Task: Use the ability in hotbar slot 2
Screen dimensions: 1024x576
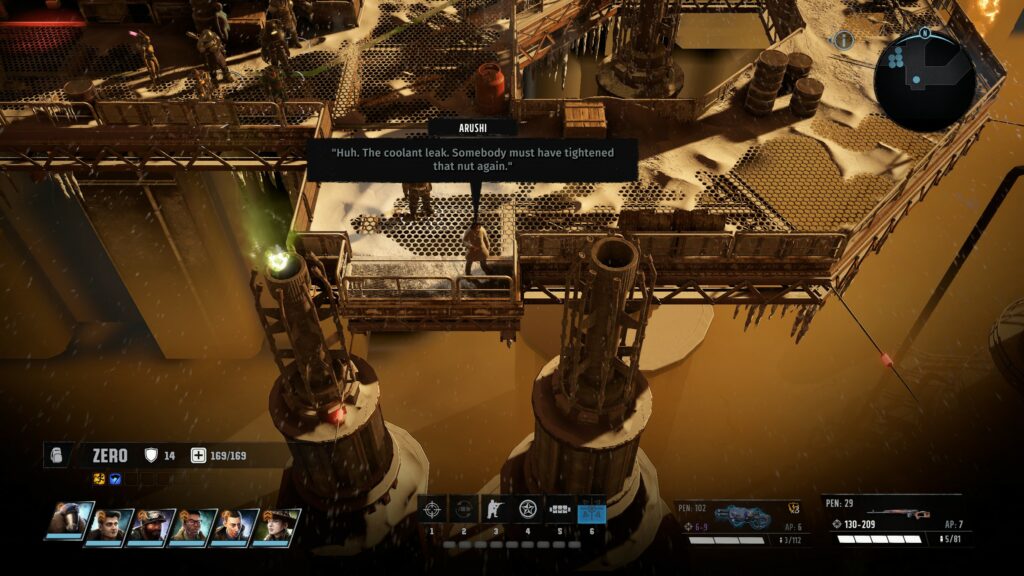Action: point(463,510)
